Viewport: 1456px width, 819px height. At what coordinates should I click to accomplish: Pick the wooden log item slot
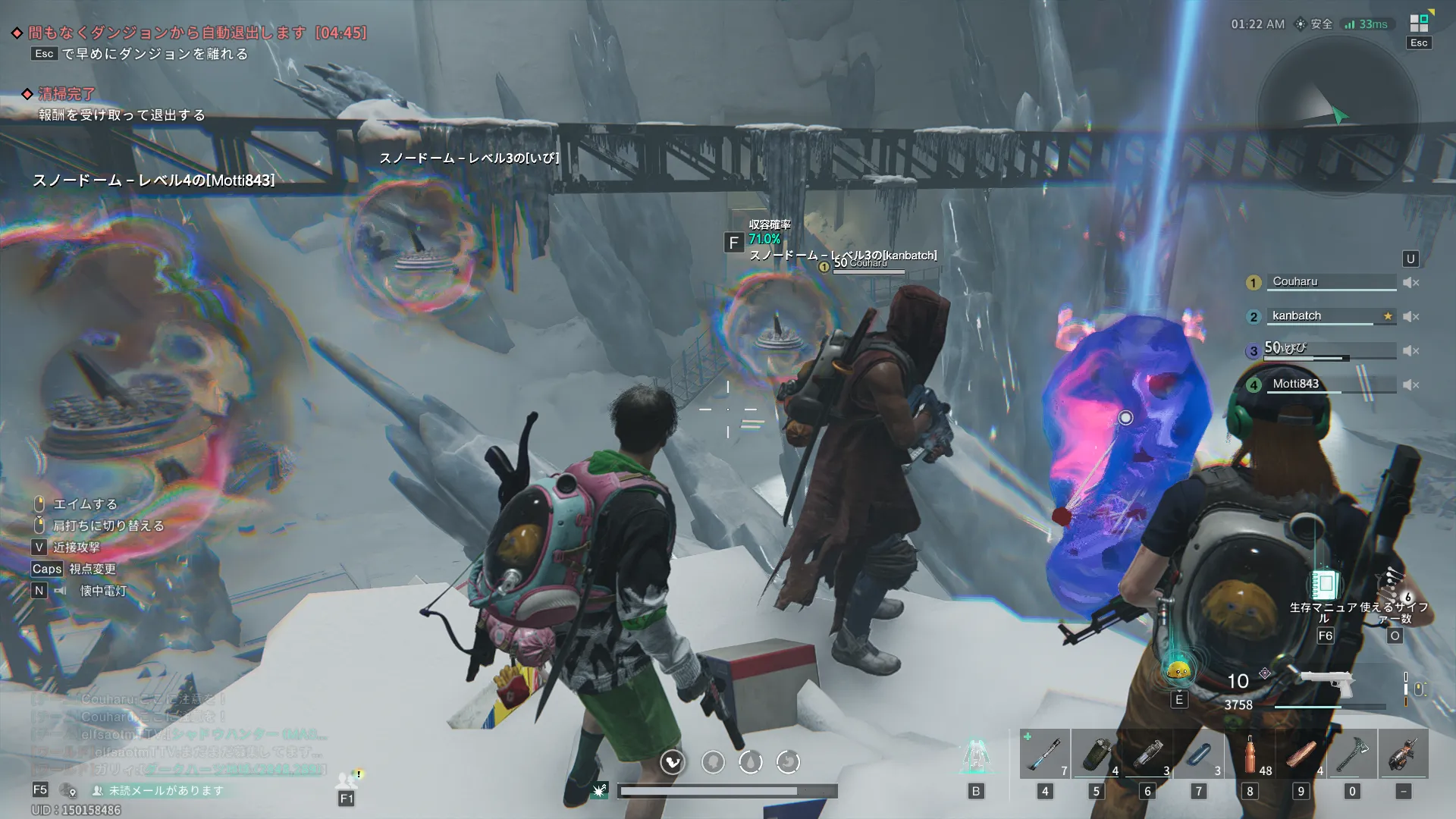click(x=1301, y=754)
